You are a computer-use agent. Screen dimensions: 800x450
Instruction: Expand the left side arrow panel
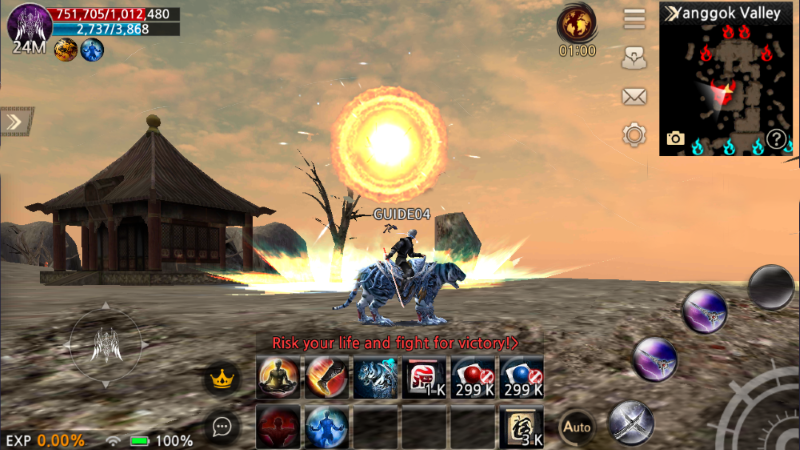pyautogui.click(x=13, y=121)
